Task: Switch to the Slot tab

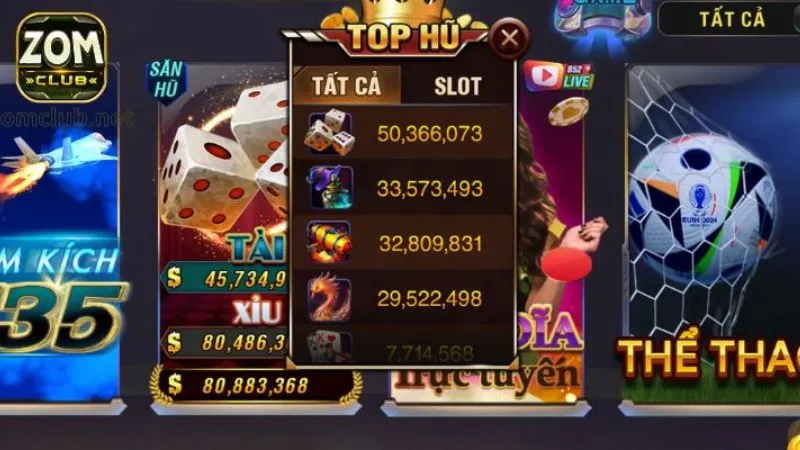Action: 457,86
